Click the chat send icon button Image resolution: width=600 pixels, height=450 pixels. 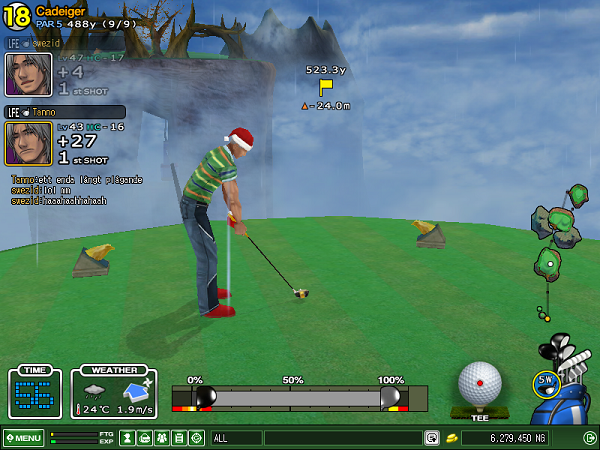pos(431,438)
